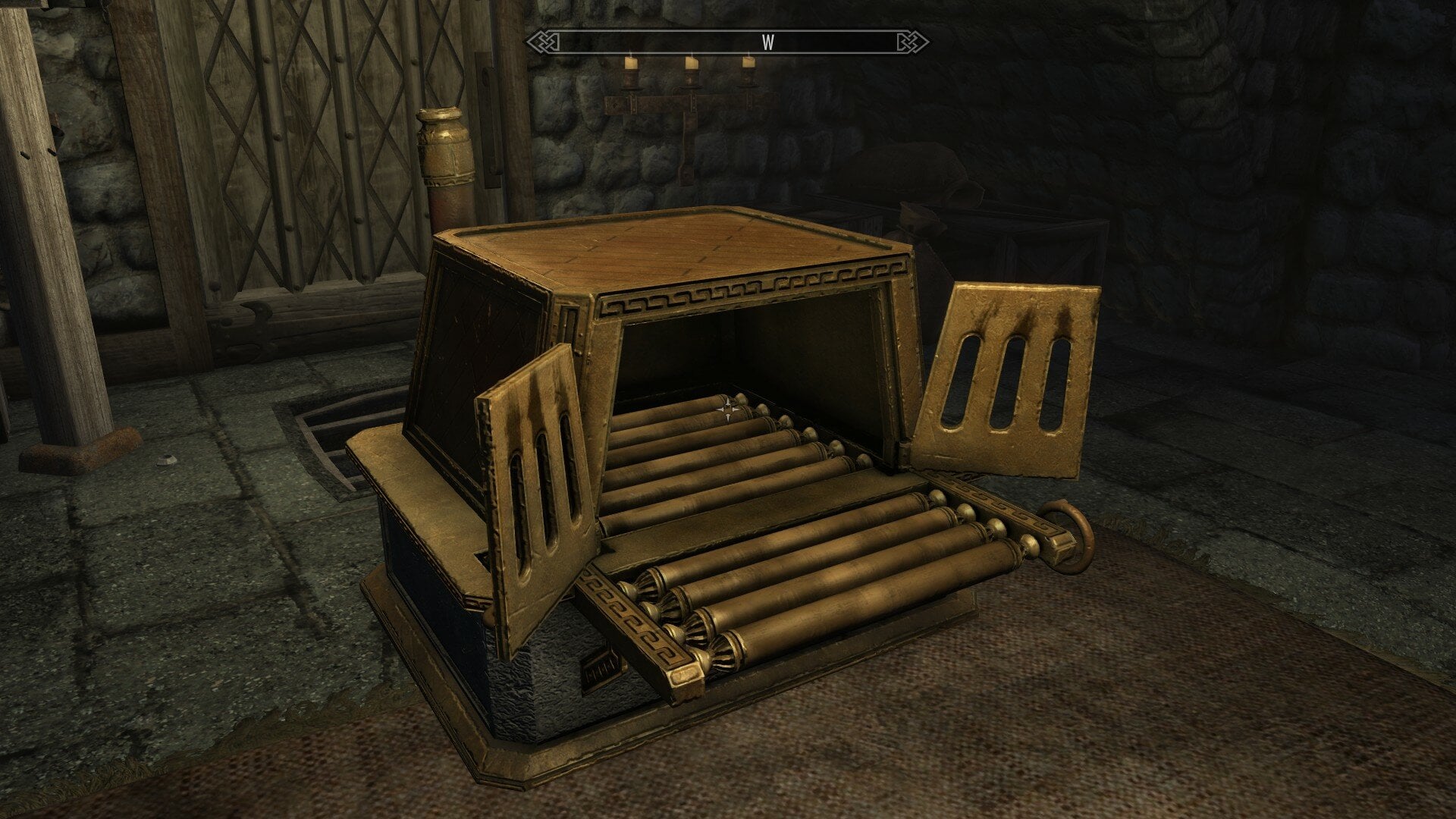Click the compass navigation bar at the top

coord(728,43)
